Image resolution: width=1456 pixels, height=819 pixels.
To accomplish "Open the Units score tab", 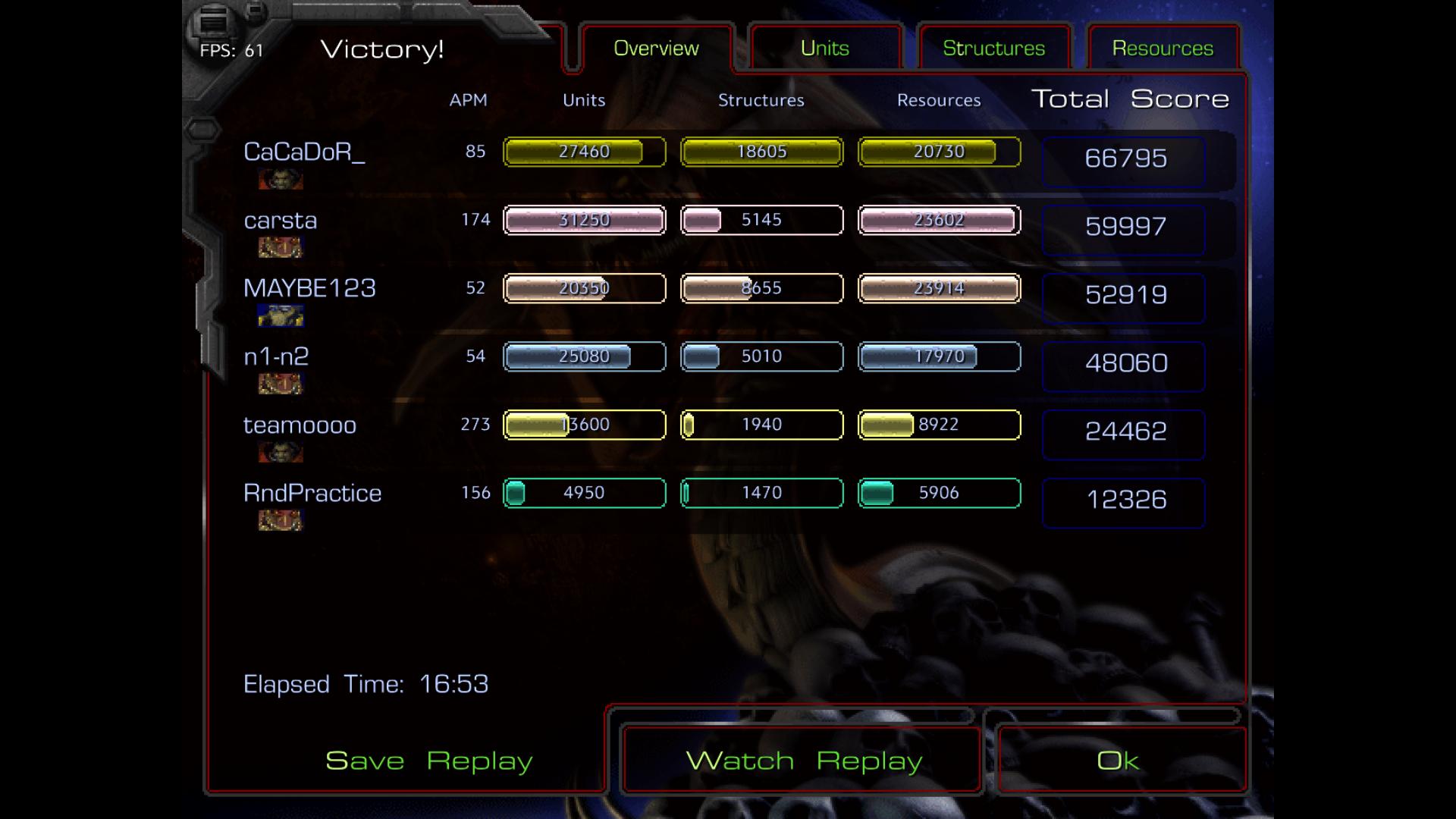I will 825,49.
